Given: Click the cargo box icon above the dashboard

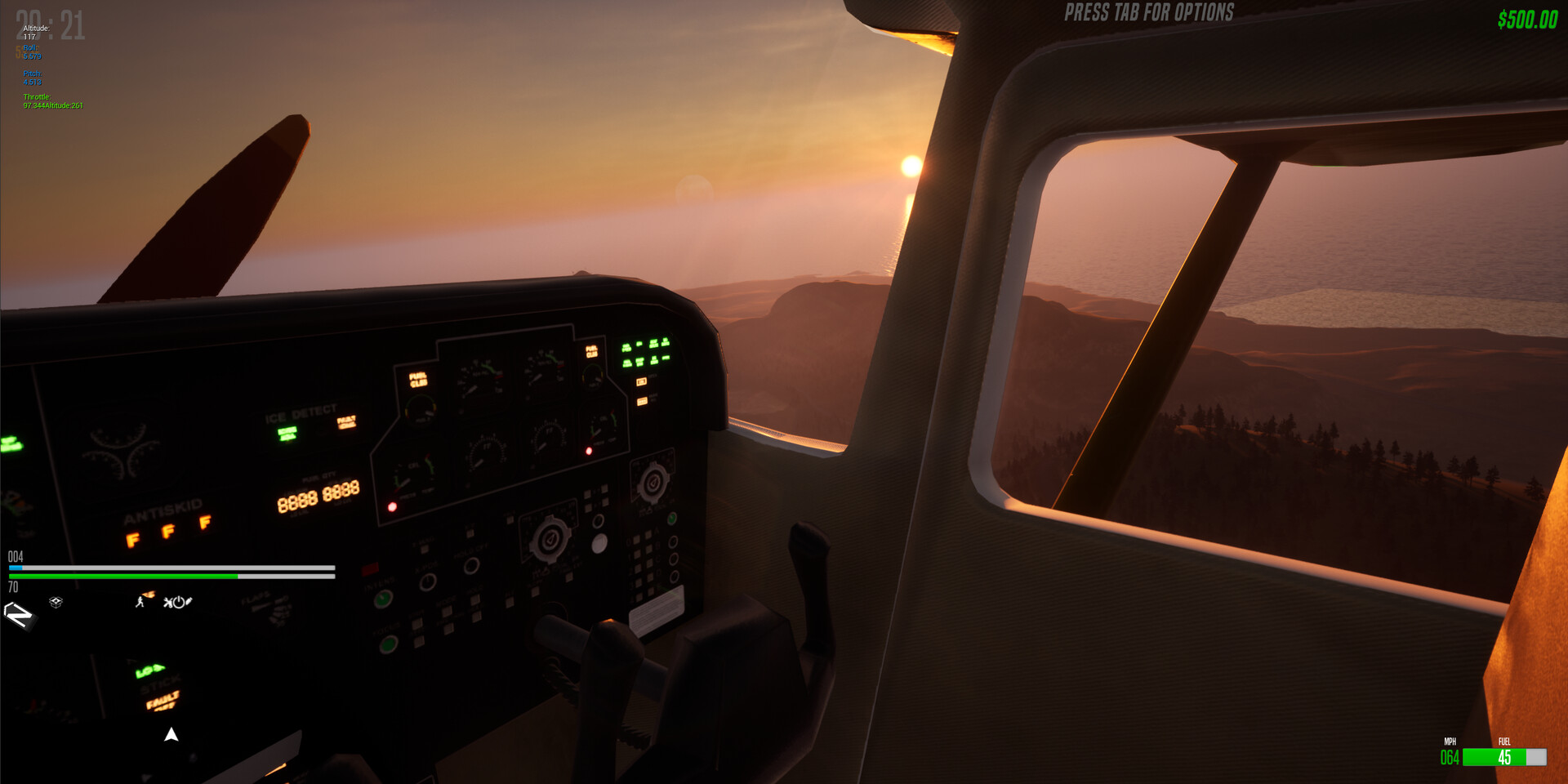Looking at the screenshot, I should 56,603.
